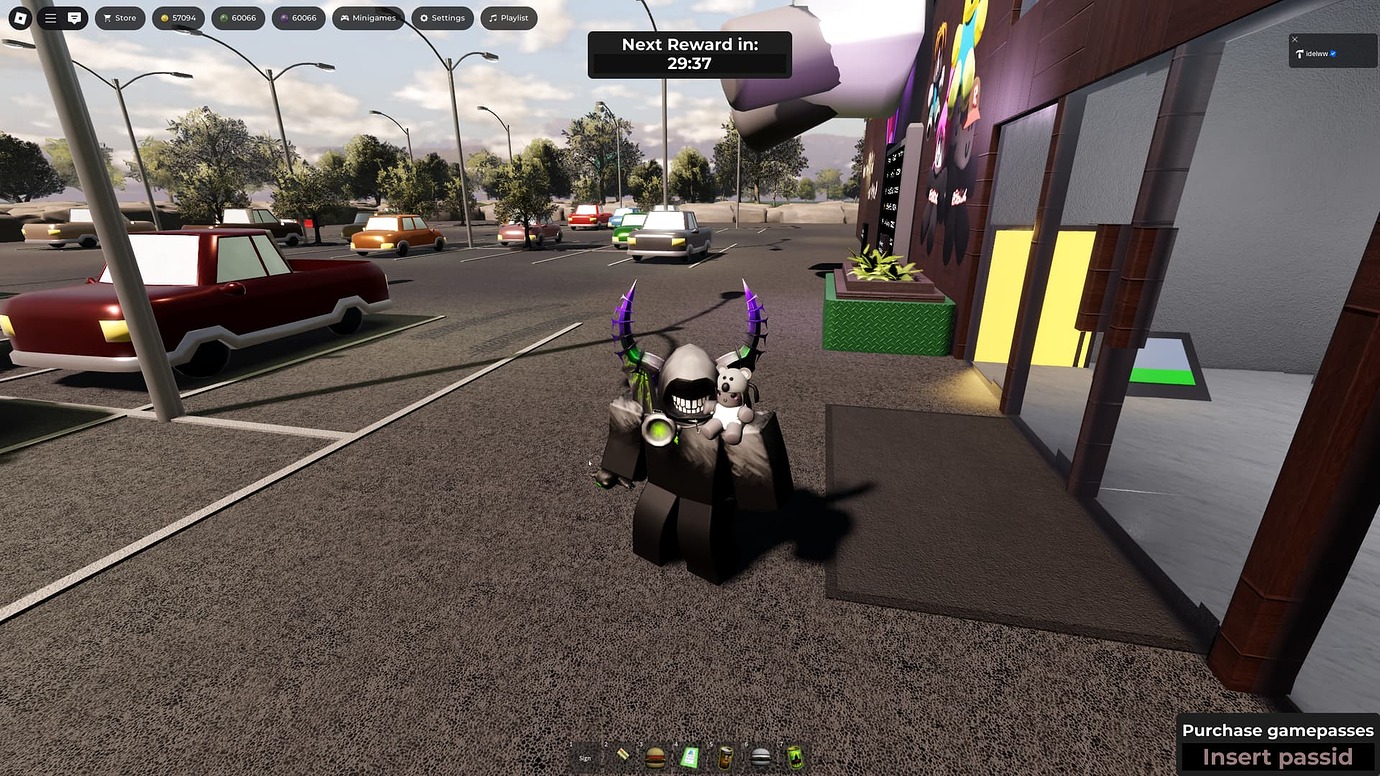Screen dimensions: 1380x776
Task: Open Settings via the gear icon
Action: click(x=424, y=17)
